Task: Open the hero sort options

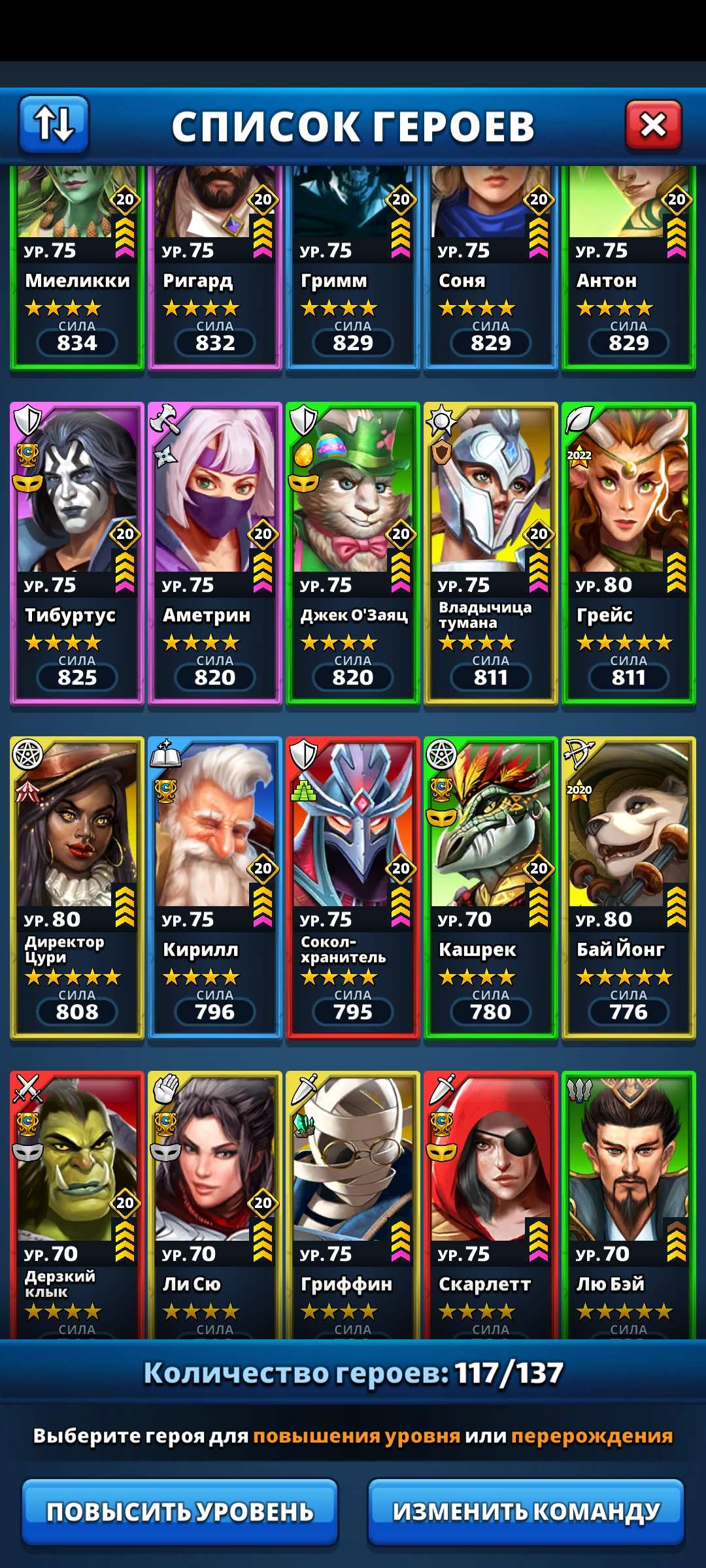Action: pyautogui.click(x=54, y=124)
